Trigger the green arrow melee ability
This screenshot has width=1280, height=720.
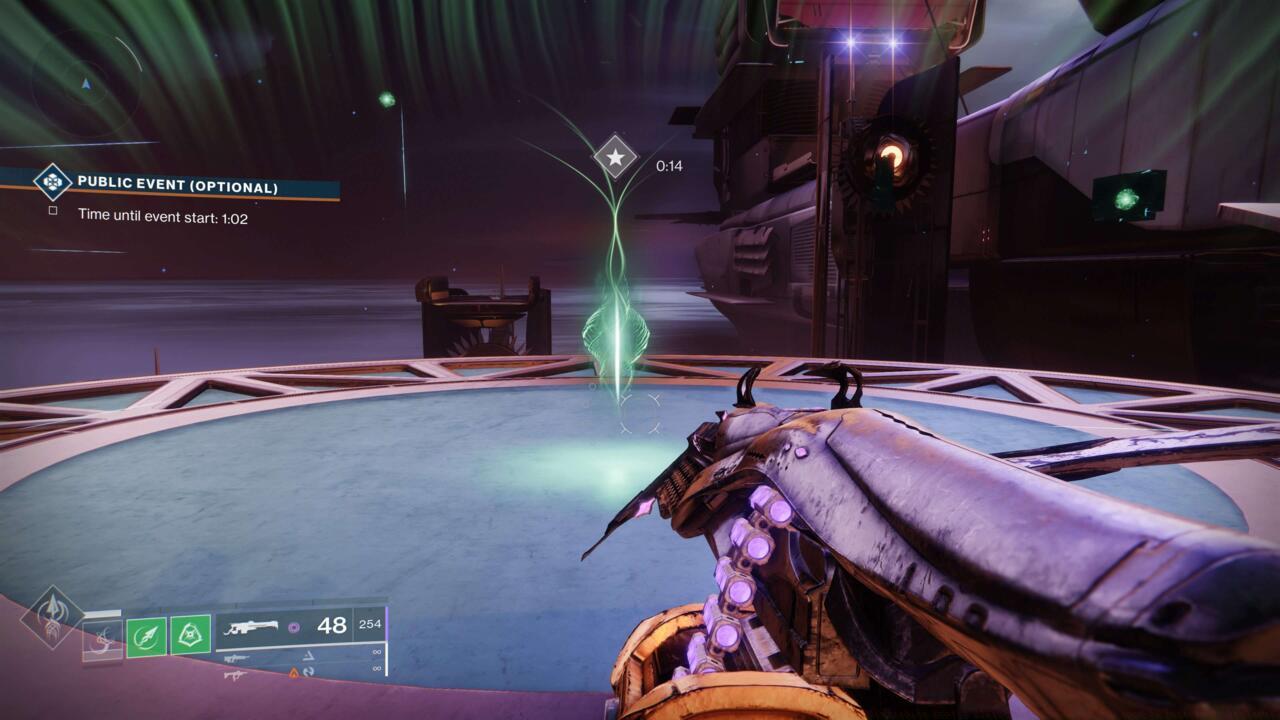pyautogui.click(x=146, y=636)
